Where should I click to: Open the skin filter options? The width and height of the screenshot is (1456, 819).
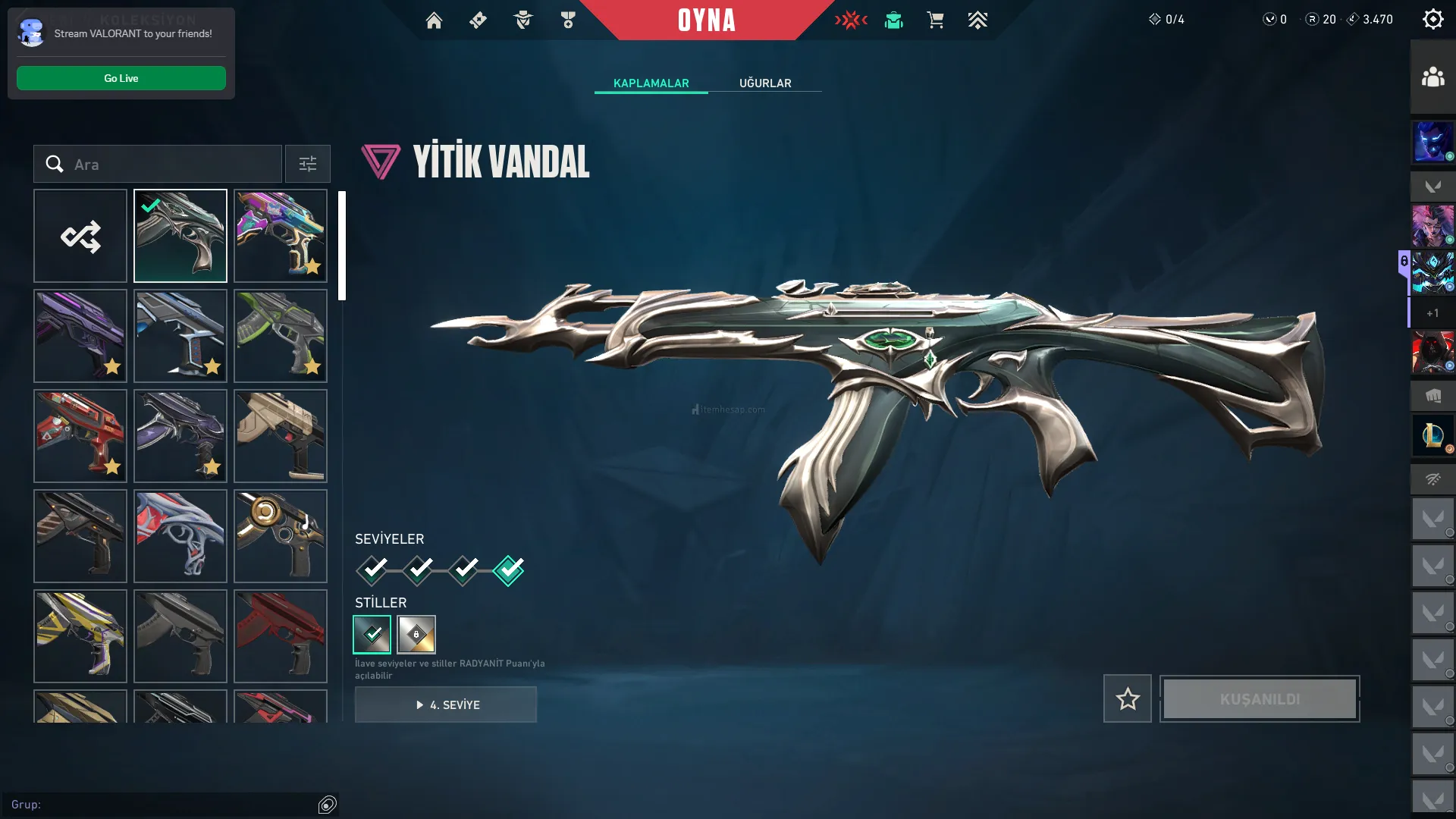(308, 165)
